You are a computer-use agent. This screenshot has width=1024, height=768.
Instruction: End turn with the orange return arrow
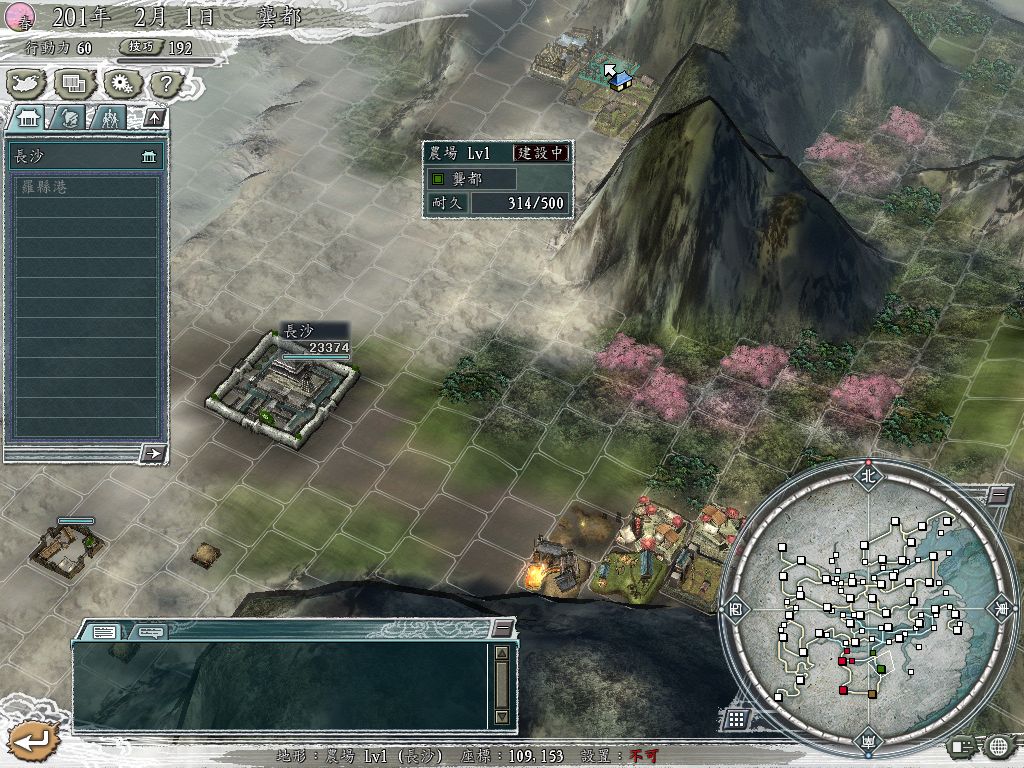(x=32, y=741)
